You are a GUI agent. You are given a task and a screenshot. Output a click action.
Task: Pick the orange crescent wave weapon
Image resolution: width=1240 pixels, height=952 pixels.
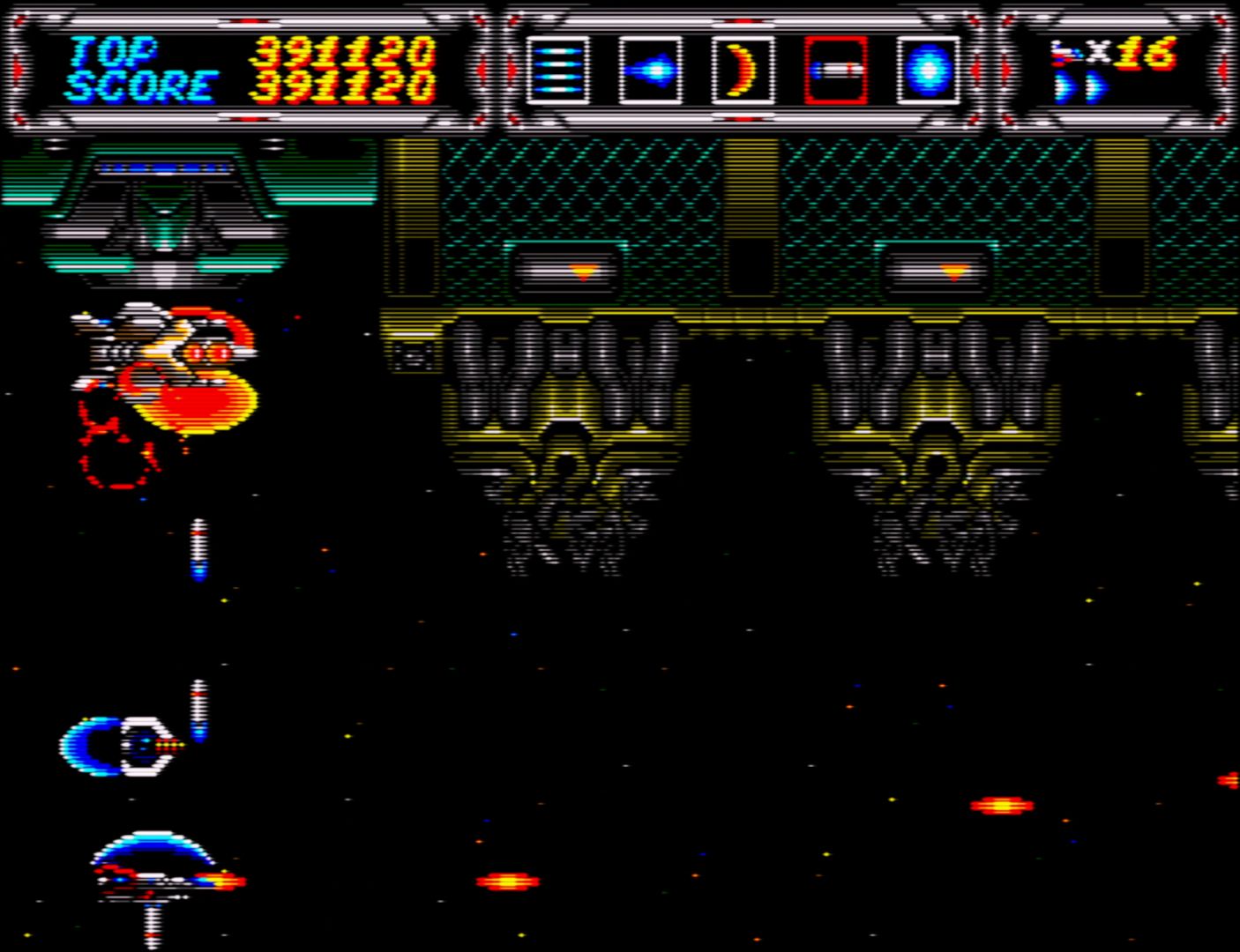pyautogui.click(x=743, y=71)
